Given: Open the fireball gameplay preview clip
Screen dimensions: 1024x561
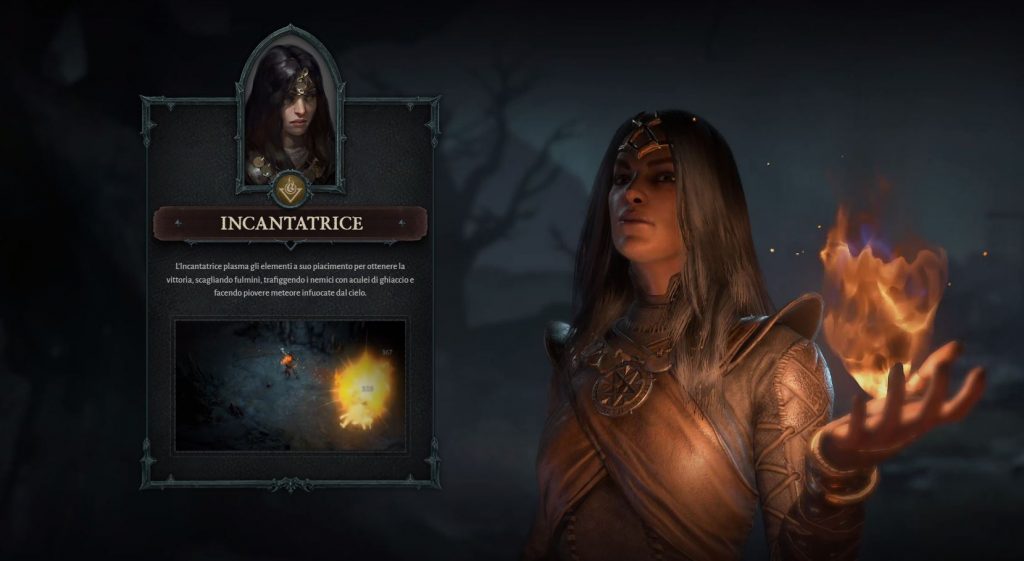Looking at the screenshot, I should tap(290, 385).
